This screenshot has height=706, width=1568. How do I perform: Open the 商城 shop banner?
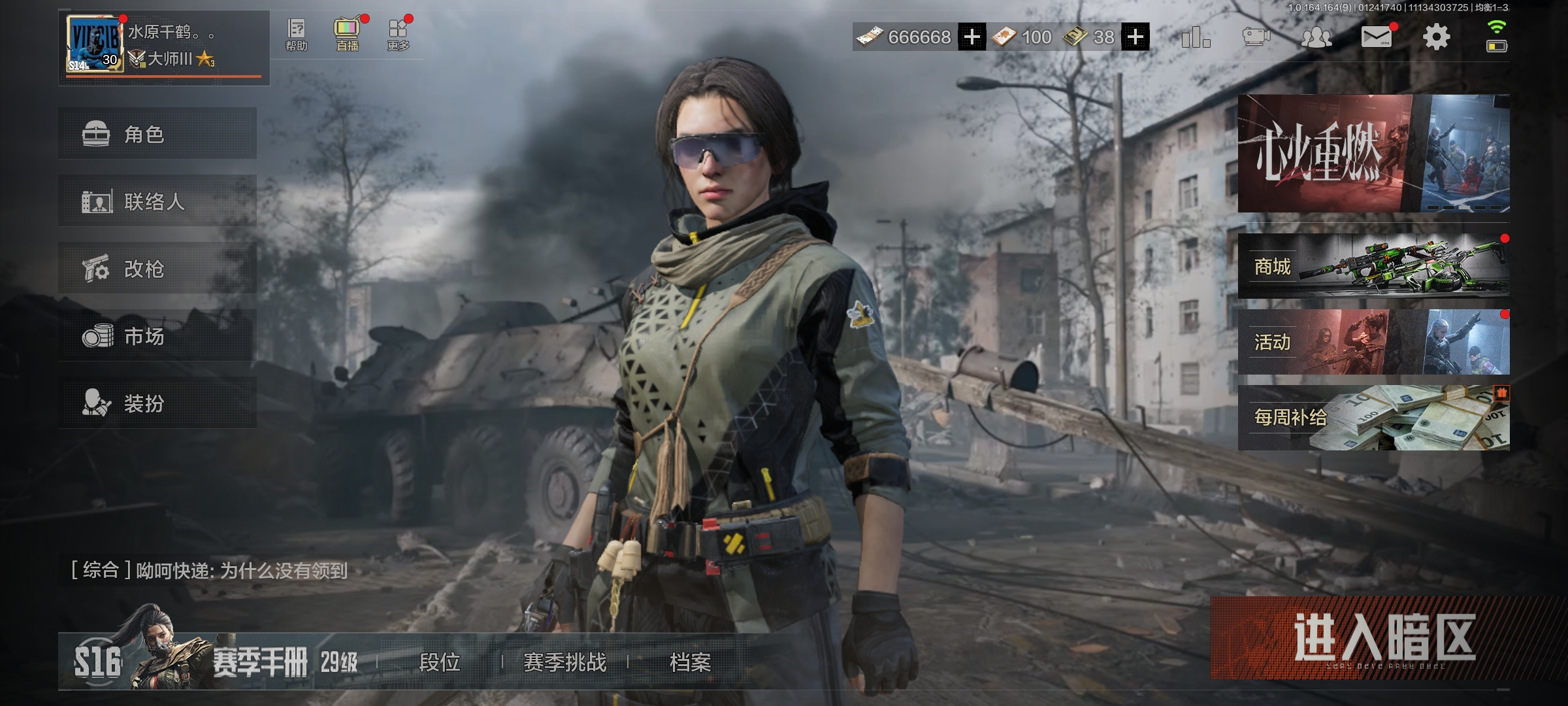pyautogui.click(x=1373, y=265)
